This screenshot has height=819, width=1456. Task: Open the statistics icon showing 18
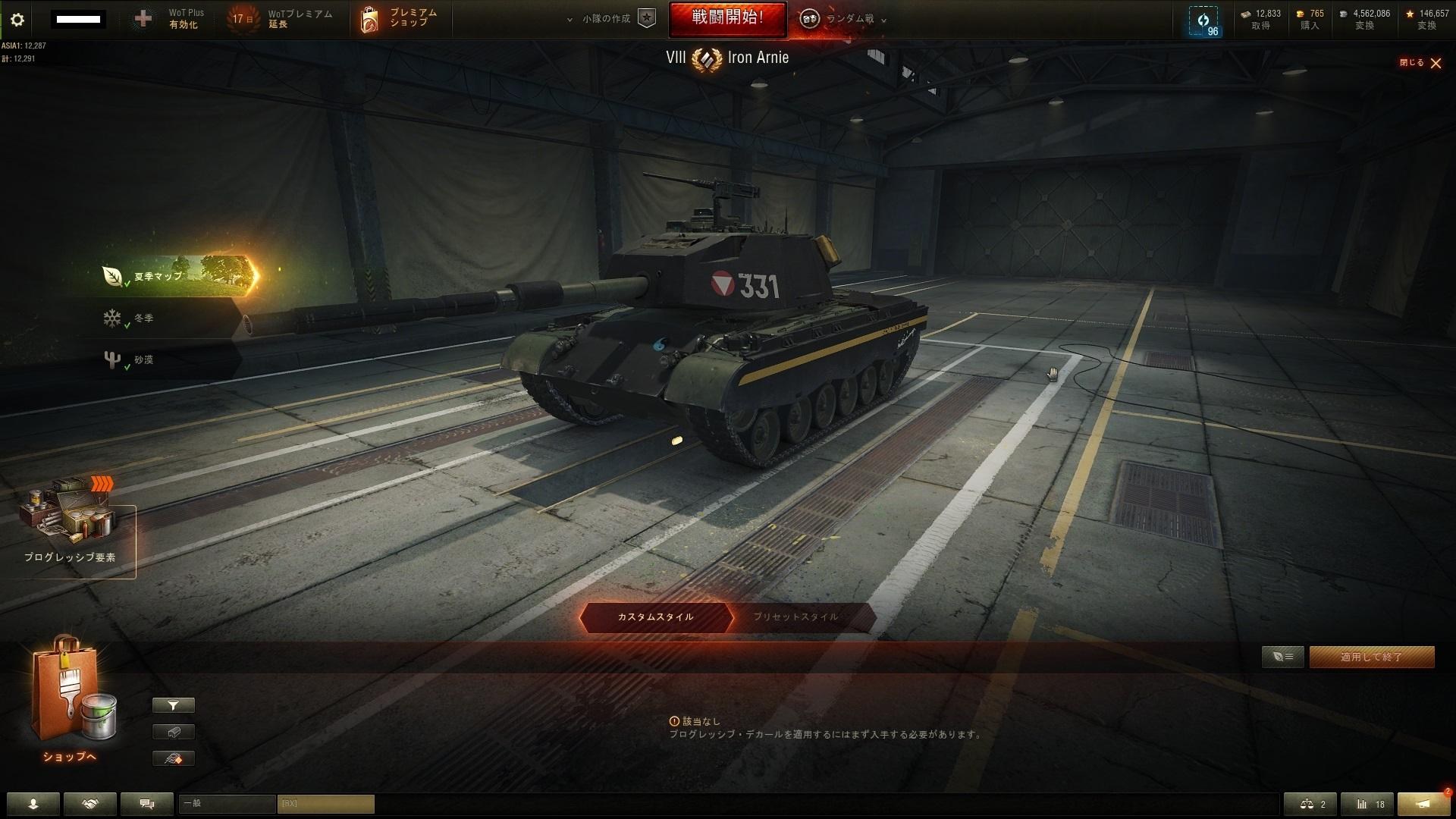click(1369, 804)
